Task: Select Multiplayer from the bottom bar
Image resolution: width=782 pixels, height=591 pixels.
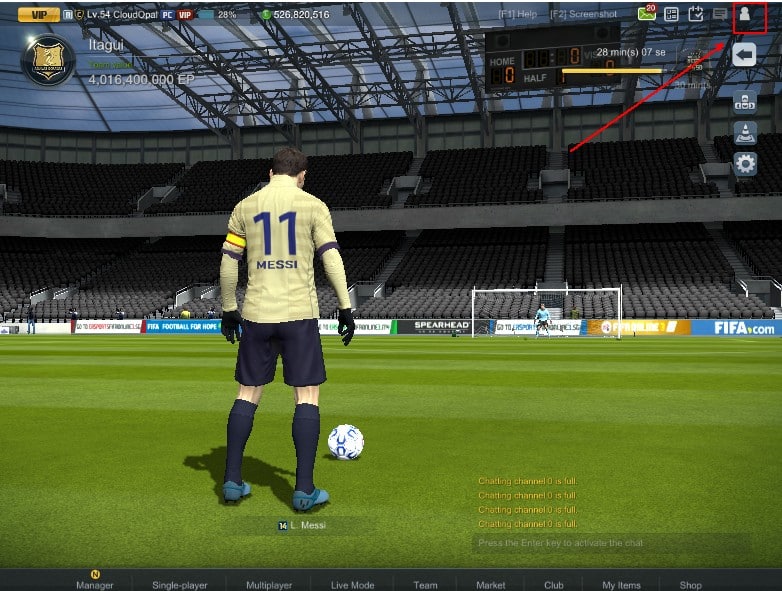Action: [269, 584]
